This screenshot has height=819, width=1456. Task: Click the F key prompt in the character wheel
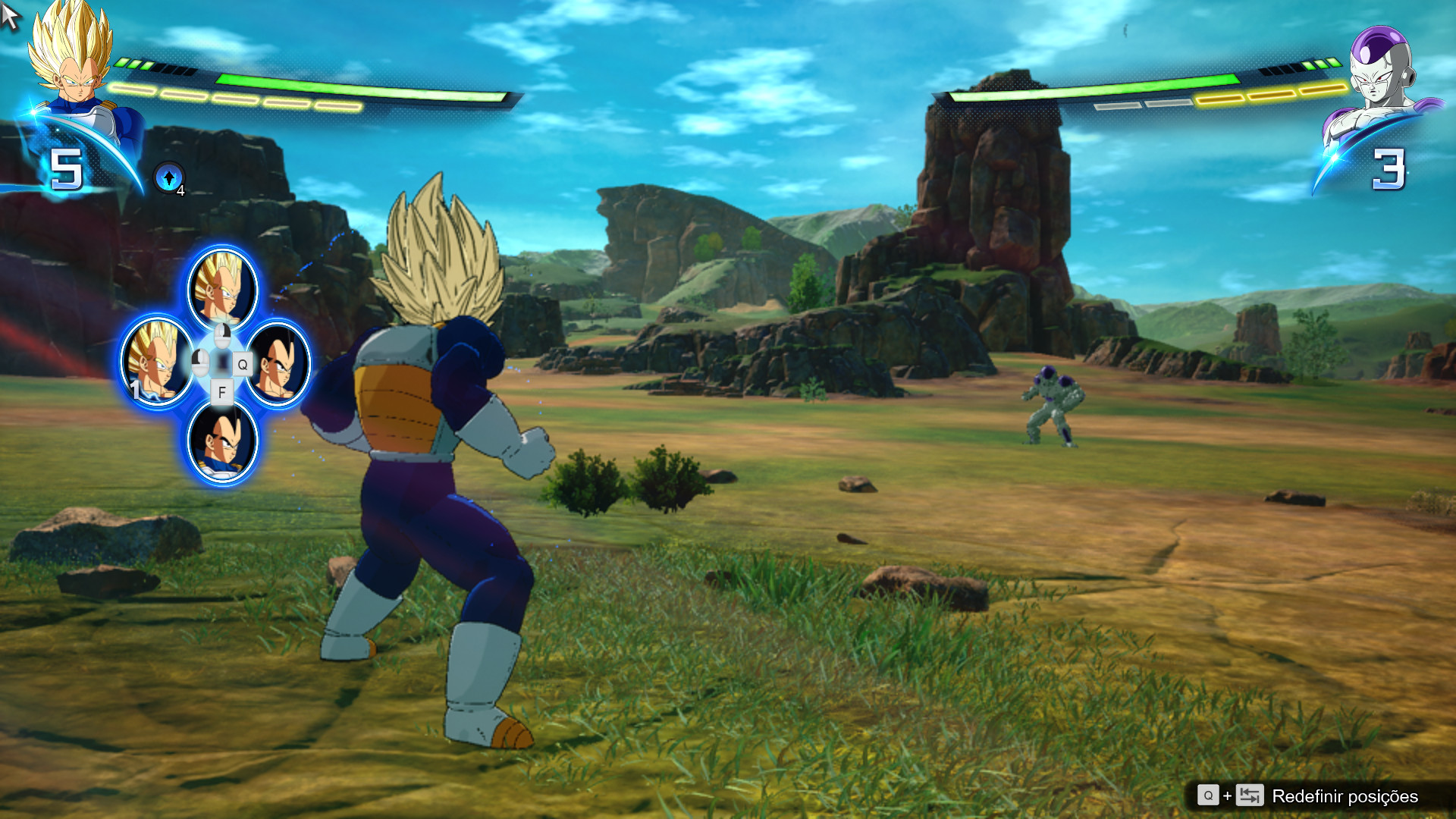223,392
